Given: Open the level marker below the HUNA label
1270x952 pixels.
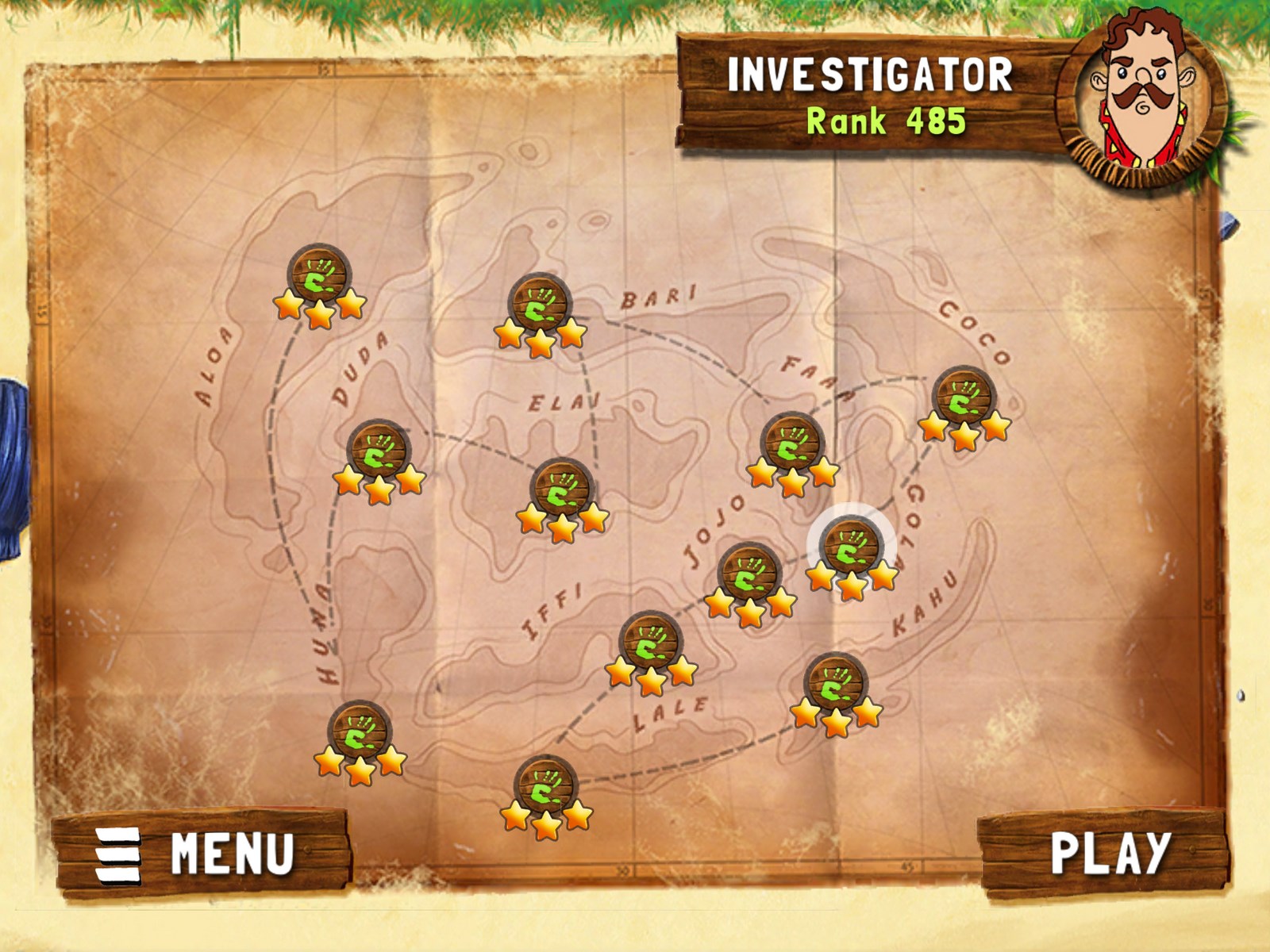Looking at the screenshot, I should (x=360, y=732).
